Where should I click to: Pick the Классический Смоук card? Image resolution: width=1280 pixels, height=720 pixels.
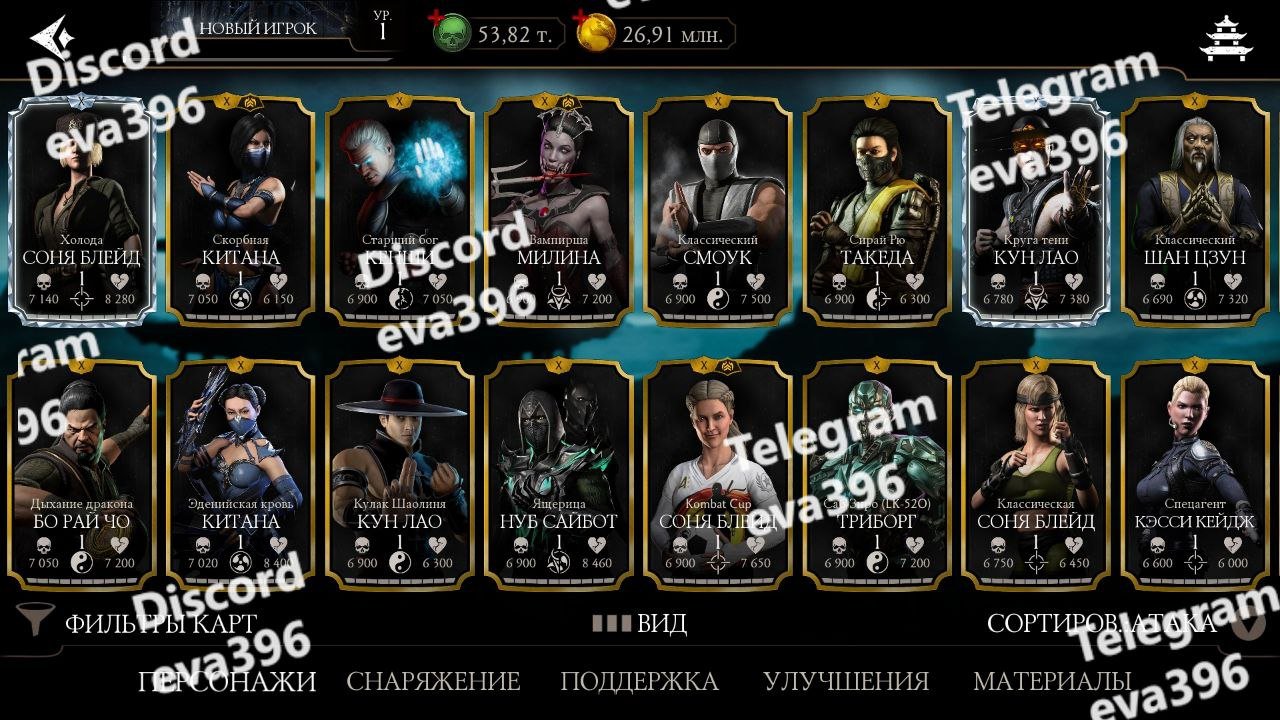click(718, 210)
